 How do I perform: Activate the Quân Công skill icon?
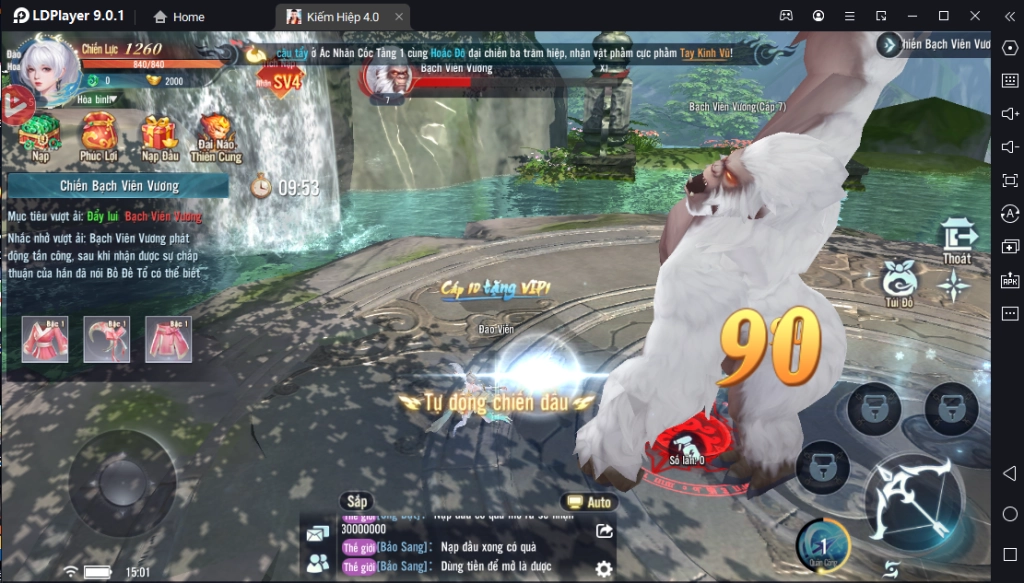click(x=823, y=545)
